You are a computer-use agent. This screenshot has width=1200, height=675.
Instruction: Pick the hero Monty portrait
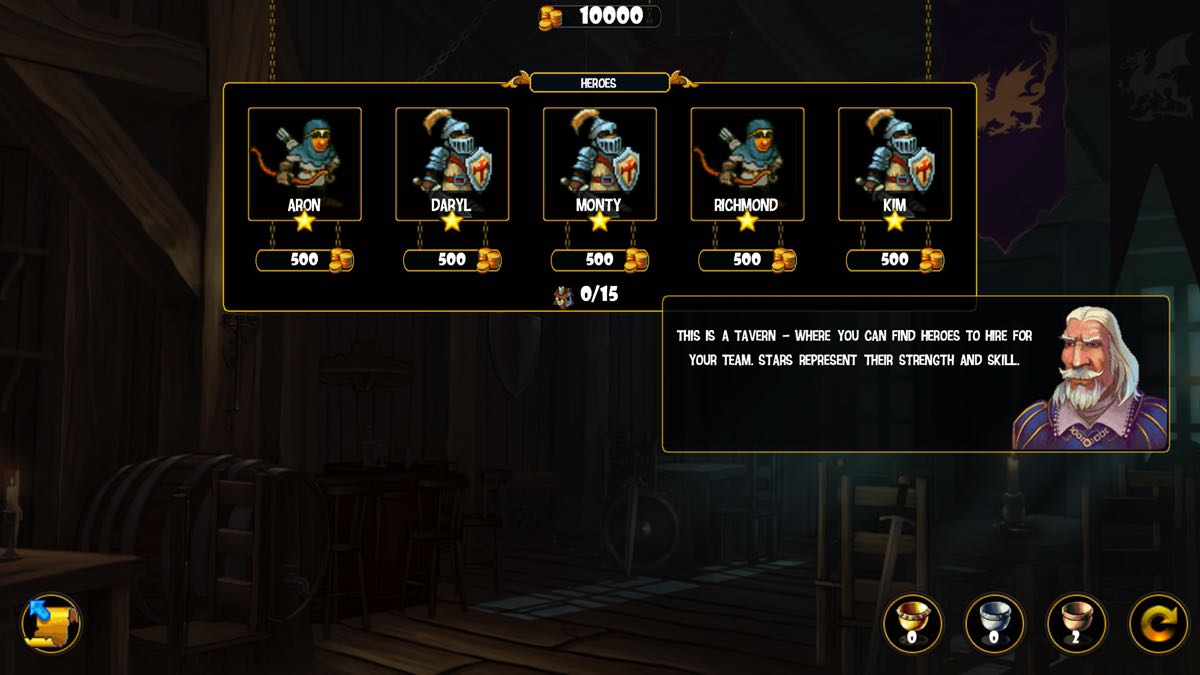click(599, 163)
